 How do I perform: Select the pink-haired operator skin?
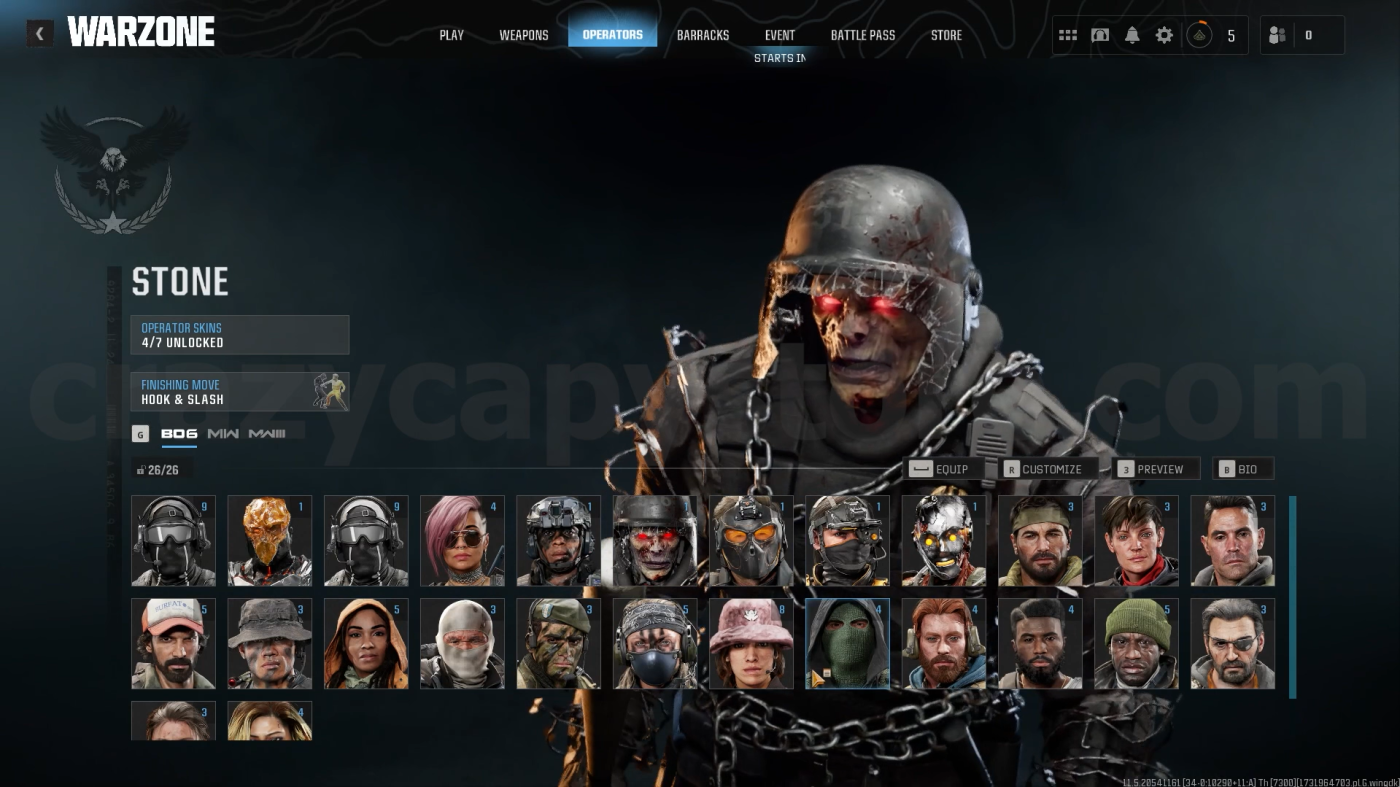pyautogui.click(x=462, y=540)
